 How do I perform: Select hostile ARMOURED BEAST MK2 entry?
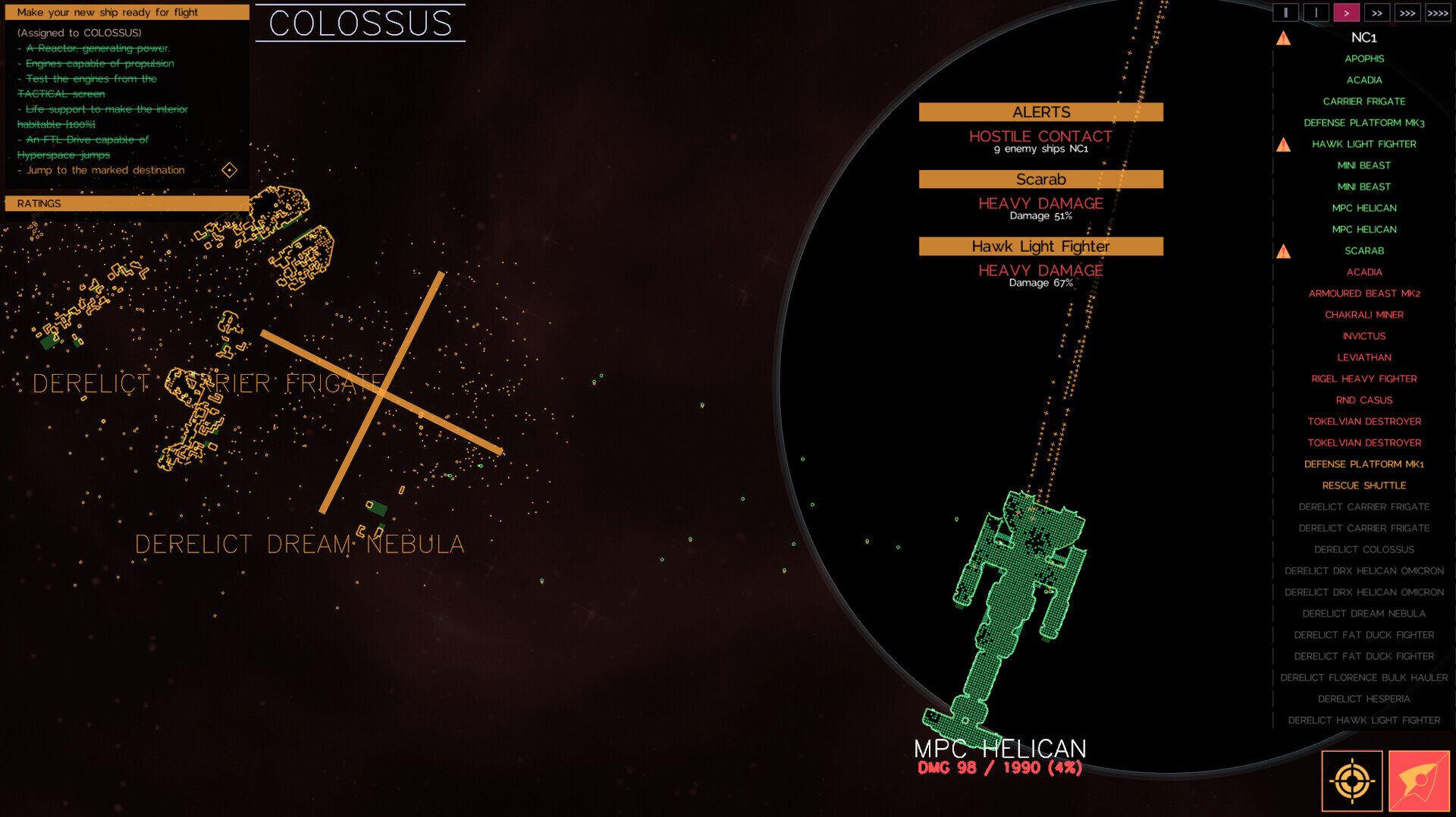[1363, 294]
